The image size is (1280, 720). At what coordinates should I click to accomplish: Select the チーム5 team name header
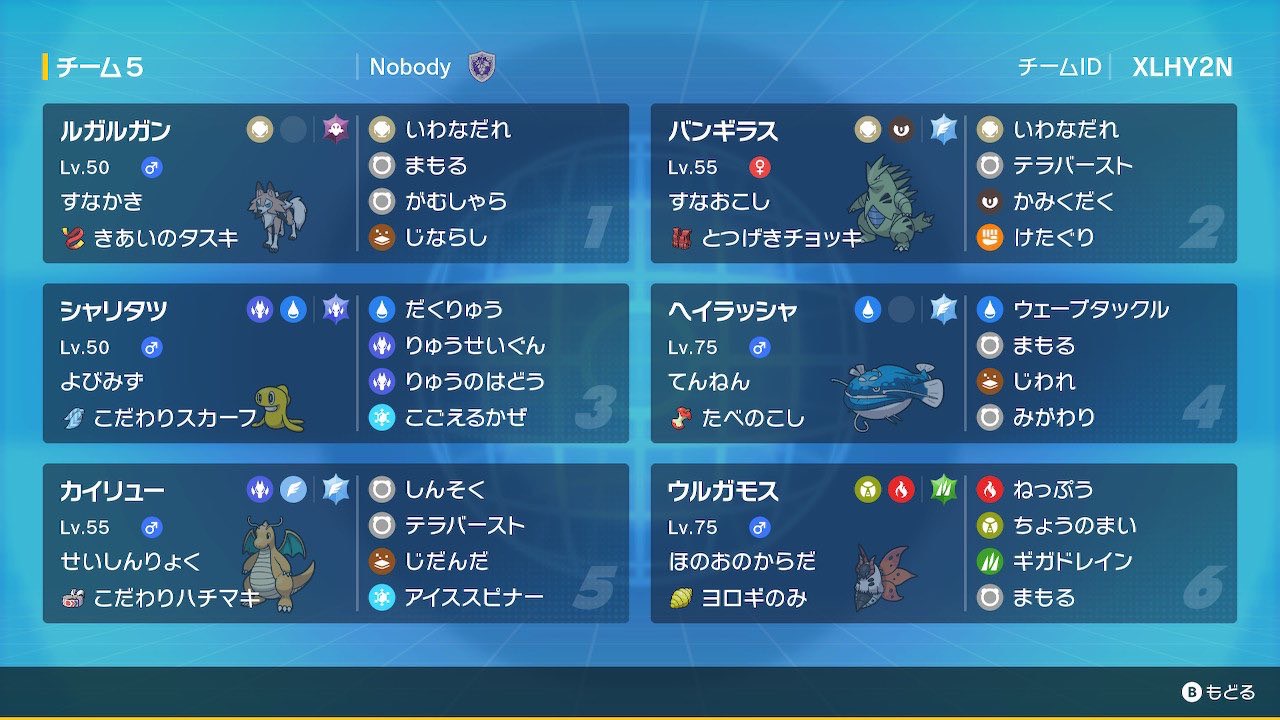[x=100, y=67]
